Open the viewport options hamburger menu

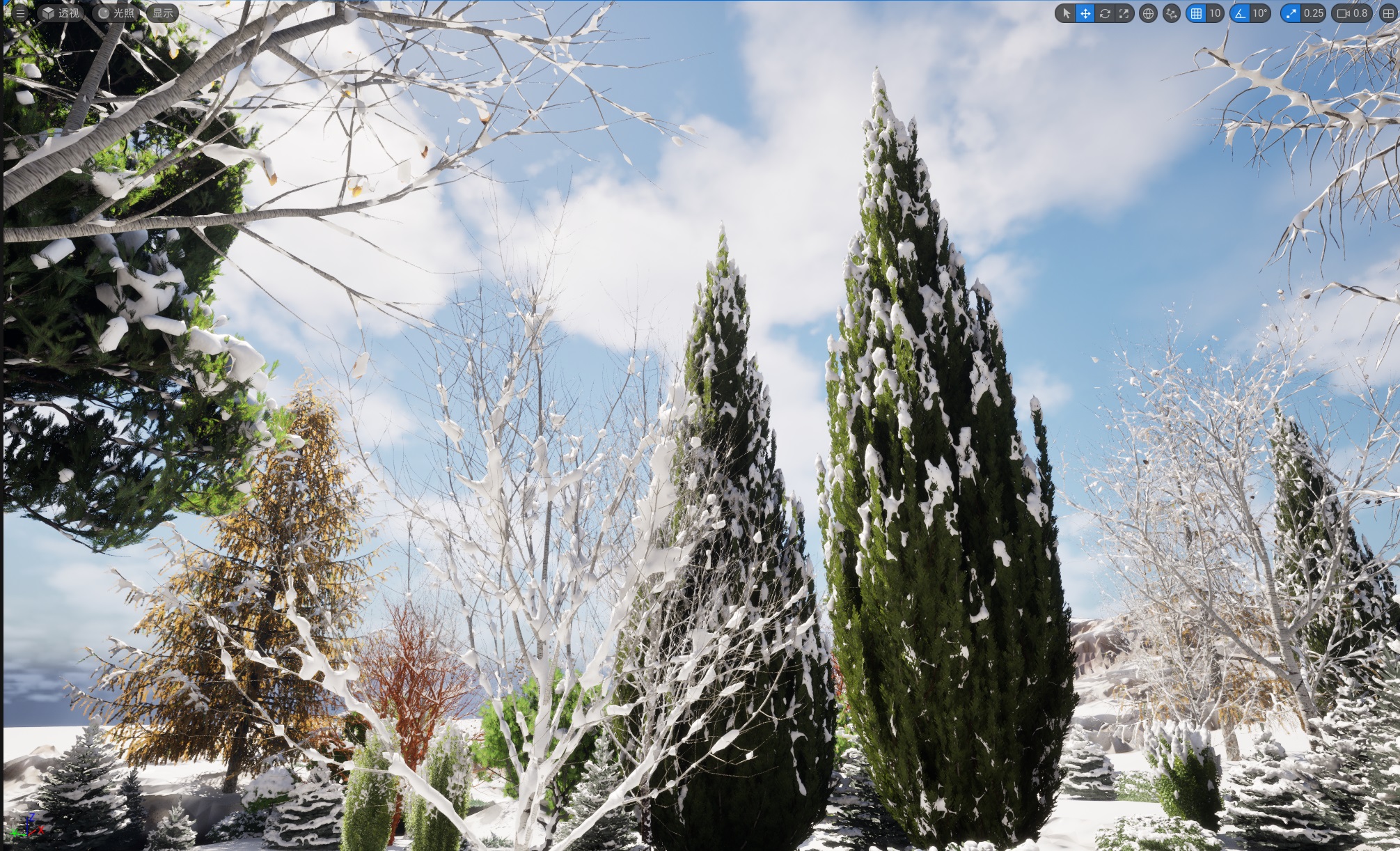point(19,13)
